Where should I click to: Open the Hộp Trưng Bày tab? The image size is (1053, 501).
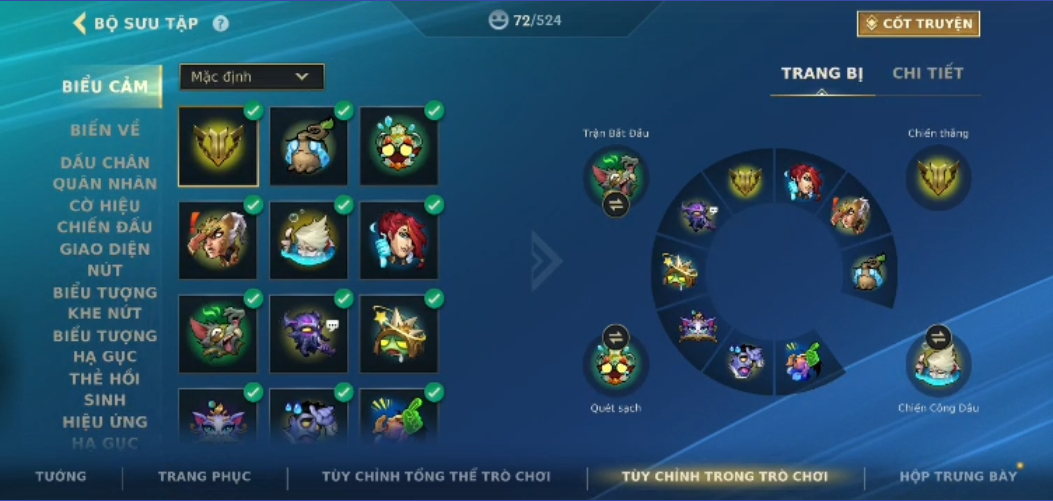(x=957, y=476)
